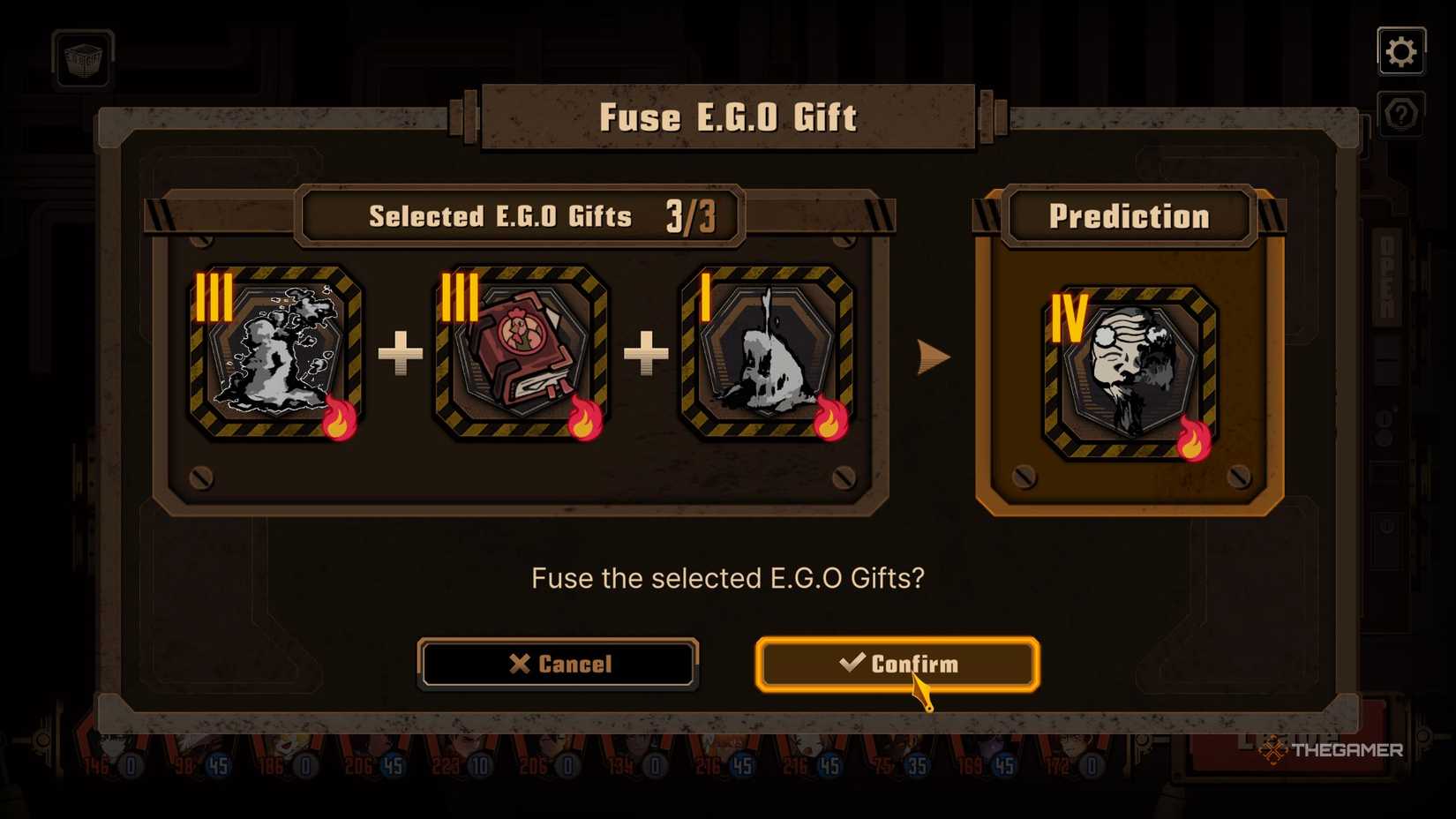This screenshot has width=1456, height=819.
Task: Click the Selected E.G.O Gifts 3/3 header
Action: point(521,214)
